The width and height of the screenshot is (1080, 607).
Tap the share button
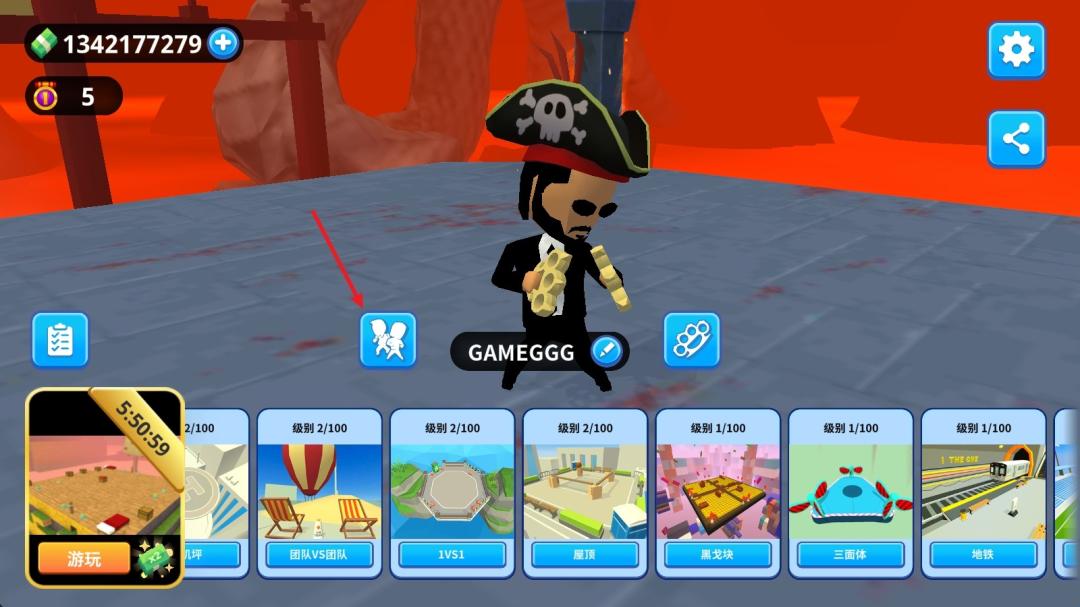pyautogui.click(x=1016, y=139)
